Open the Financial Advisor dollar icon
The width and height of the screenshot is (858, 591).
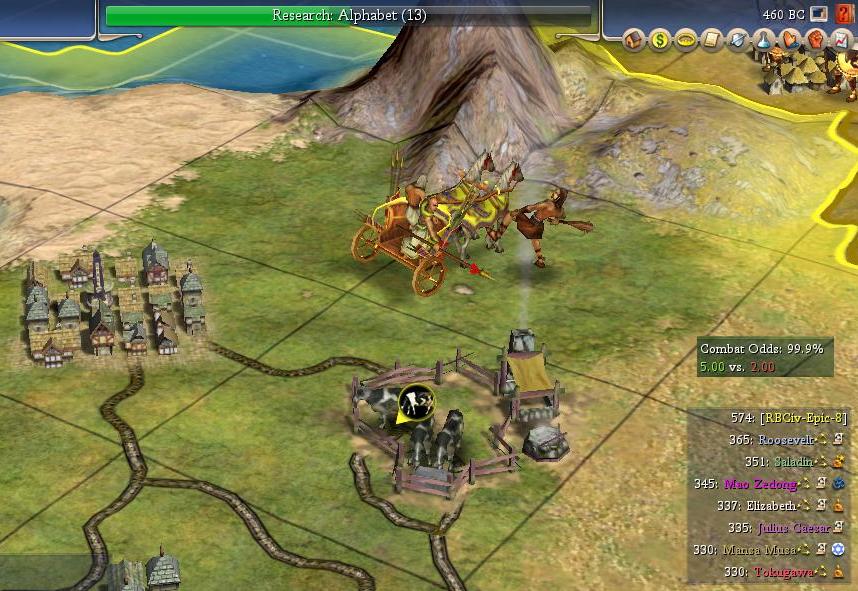(x=660, y=40)
